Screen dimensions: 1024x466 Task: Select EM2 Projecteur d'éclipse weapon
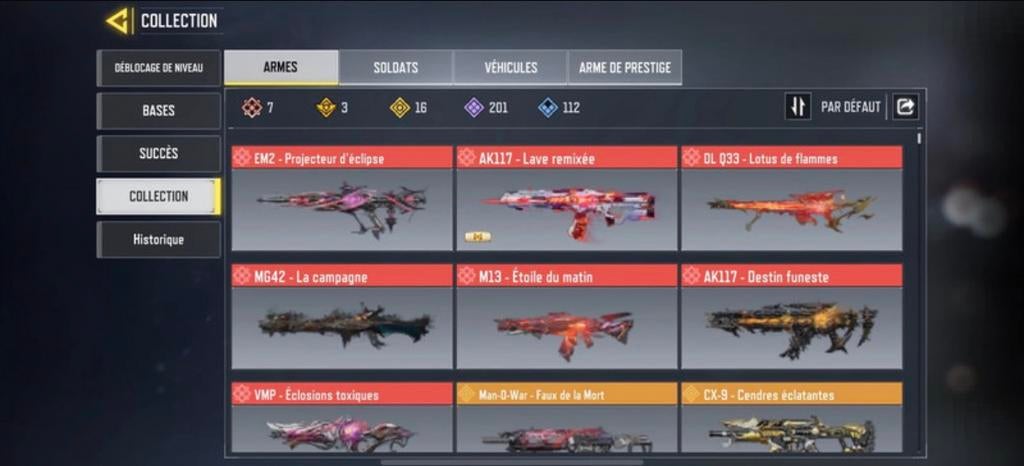342,199
